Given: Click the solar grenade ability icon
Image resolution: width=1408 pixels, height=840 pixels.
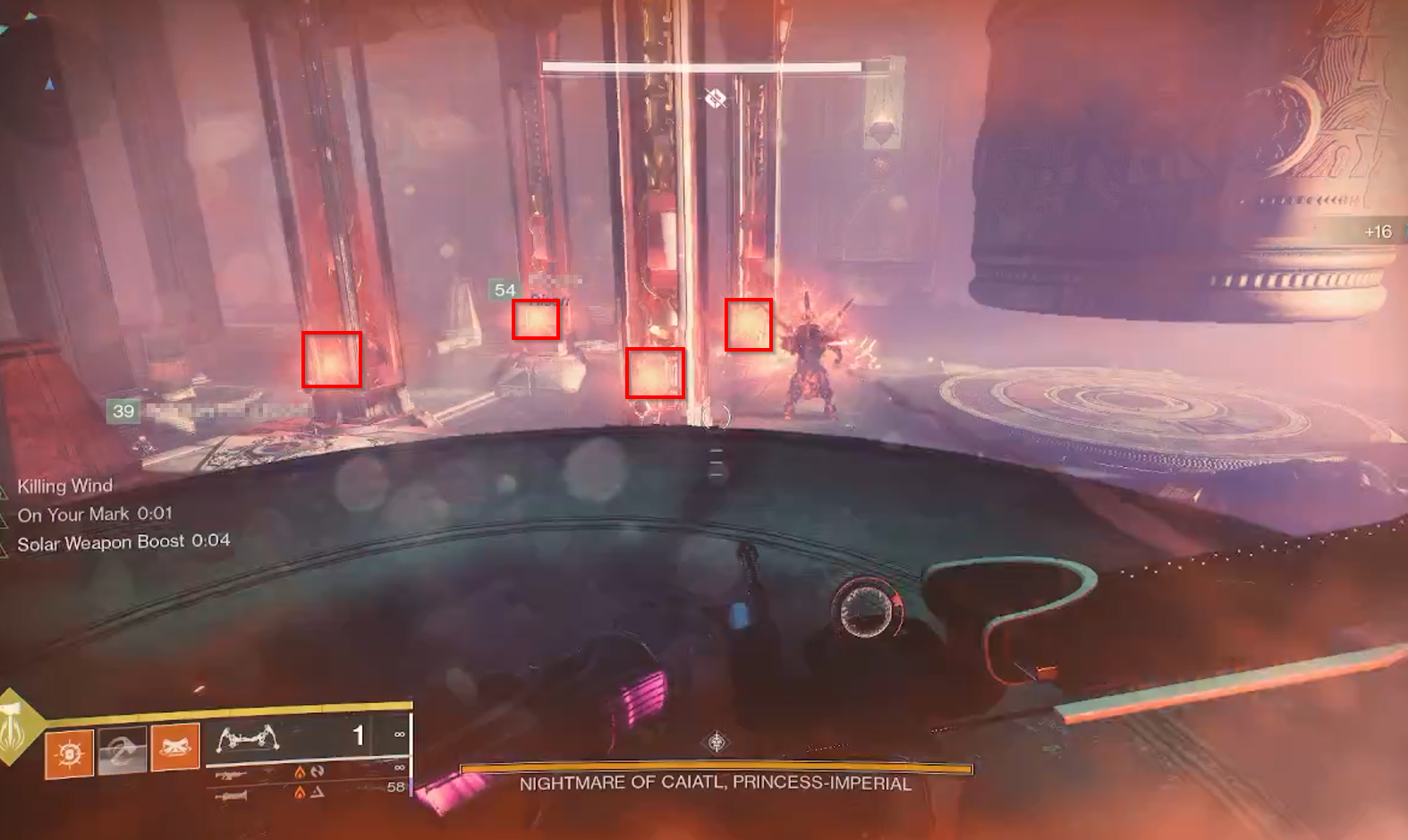Looking at the screenshot, I should coord(68,751).
